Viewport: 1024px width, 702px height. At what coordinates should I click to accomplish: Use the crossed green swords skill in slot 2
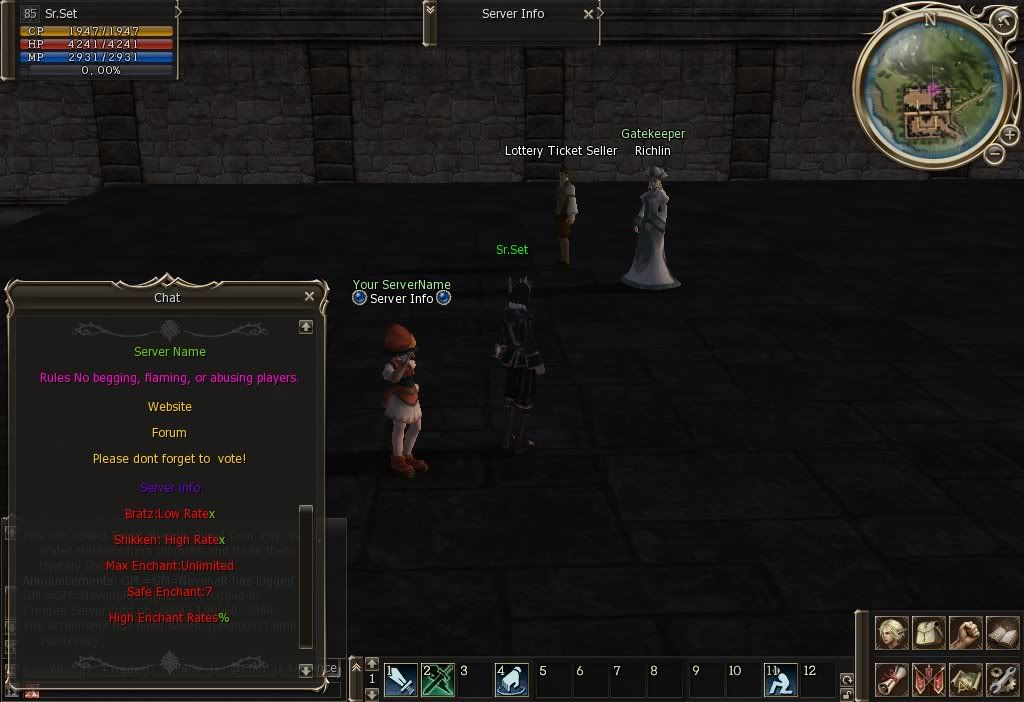(x=437, y=679)
